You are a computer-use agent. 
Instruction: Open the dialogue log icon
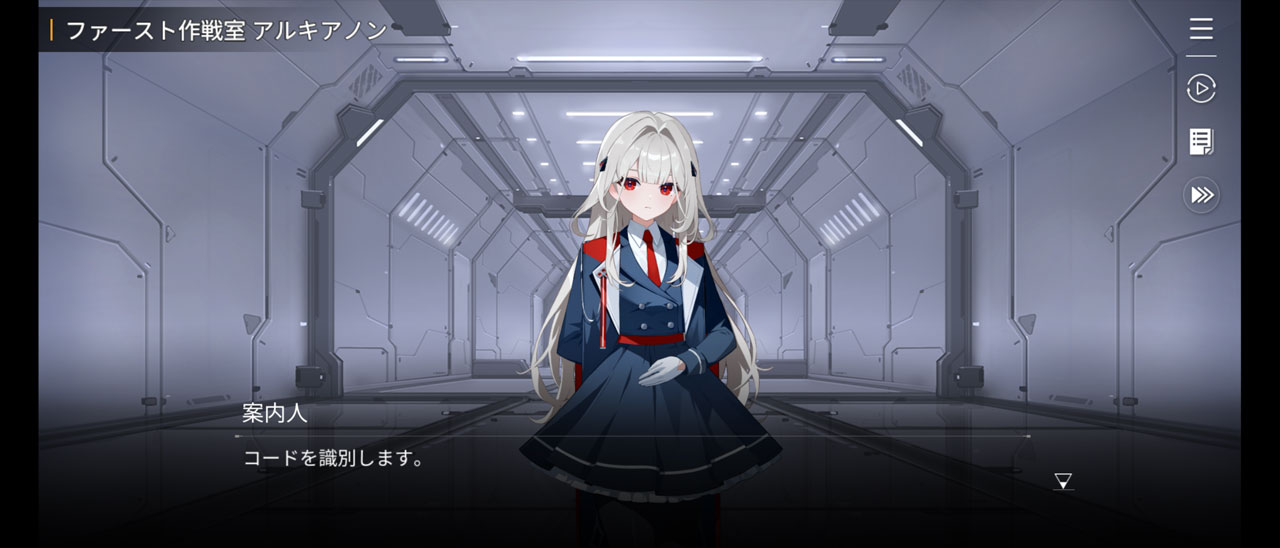pos(1201,142)
